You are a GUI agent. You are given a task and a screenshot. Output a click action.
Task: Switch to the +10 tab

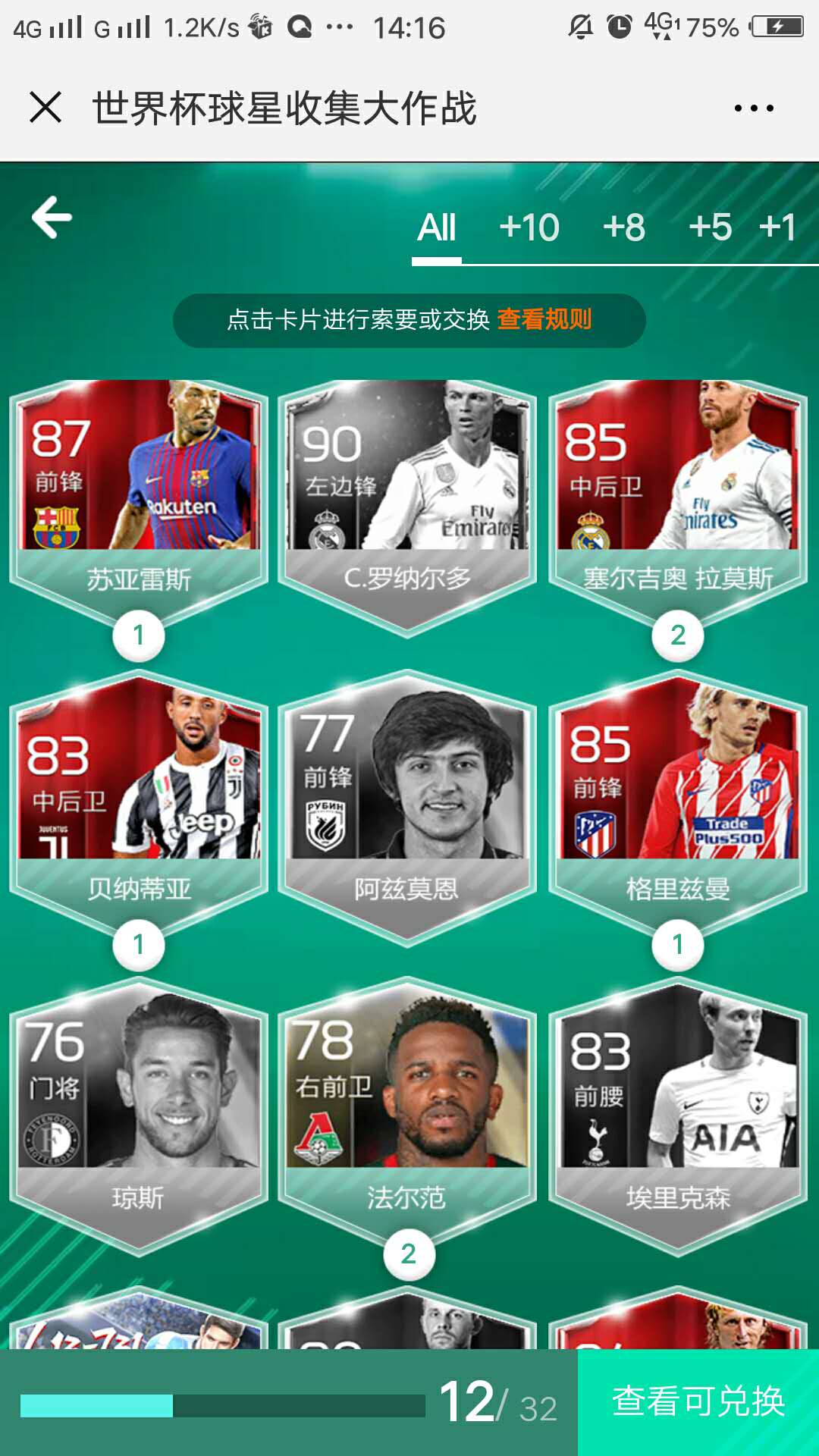pos(529,227)
